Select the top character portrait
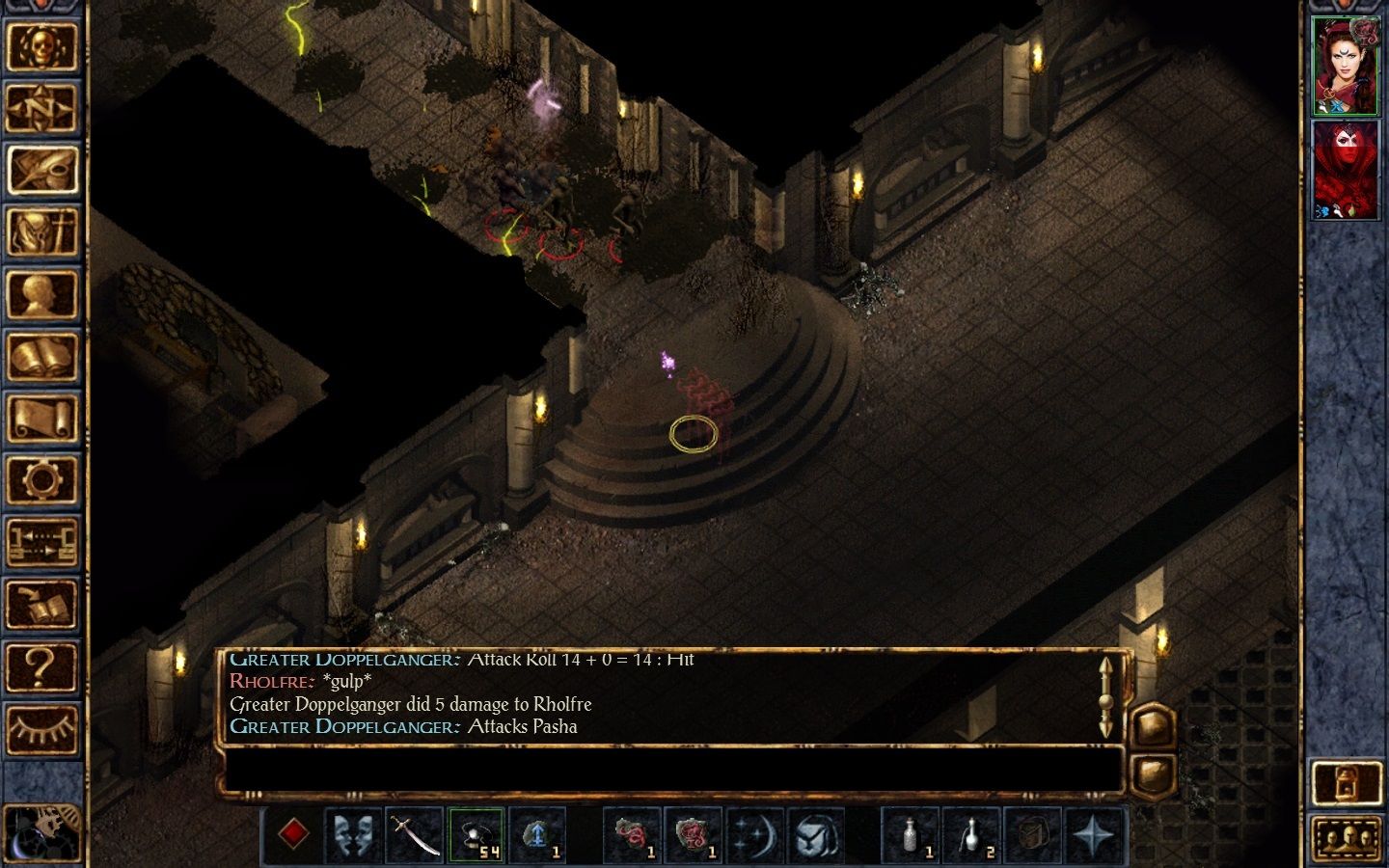1389x868 pixels. (1345, 66)
